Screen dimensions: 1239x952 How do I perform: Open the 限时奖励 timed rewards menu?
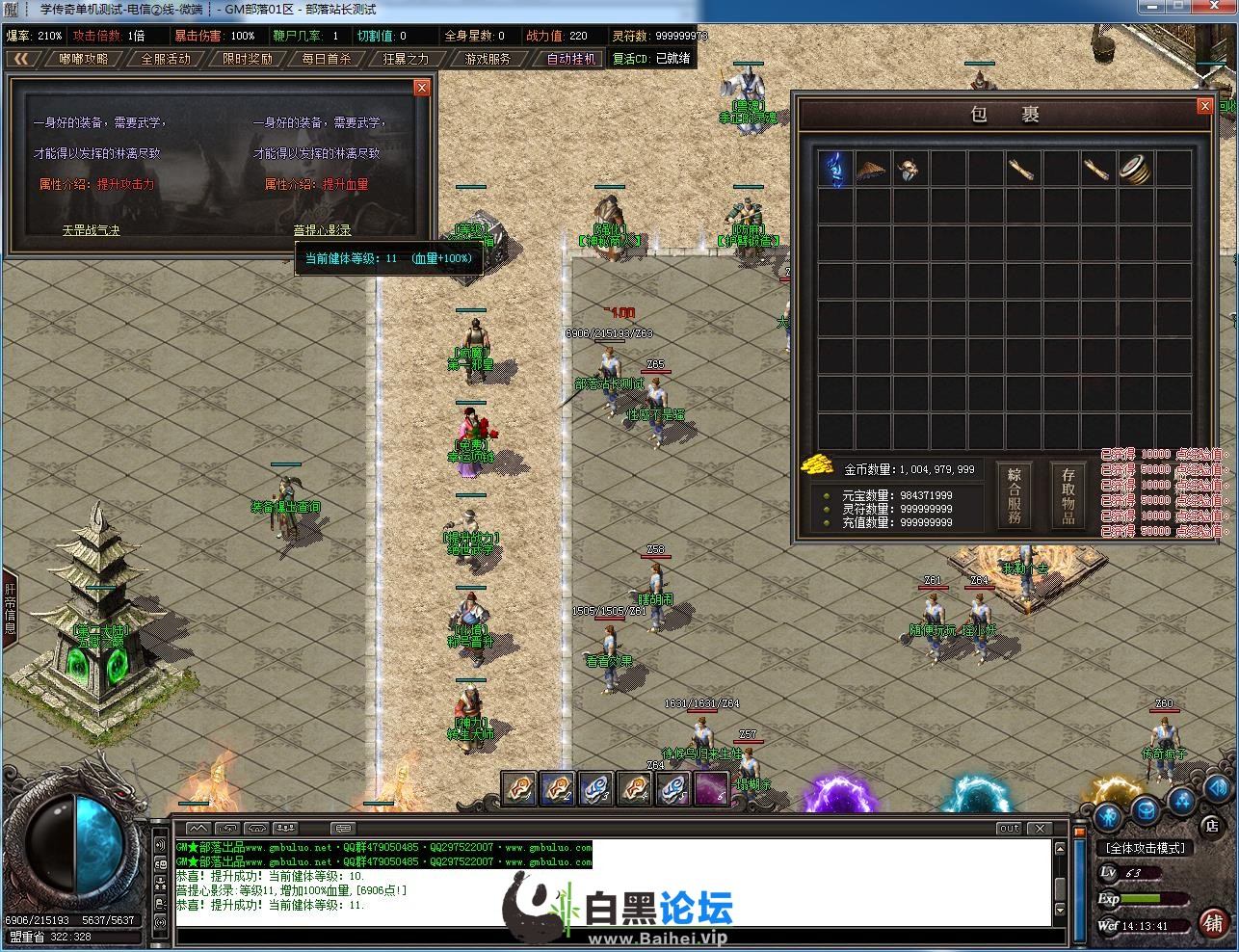pyautogui.click(x=247, y=59)
